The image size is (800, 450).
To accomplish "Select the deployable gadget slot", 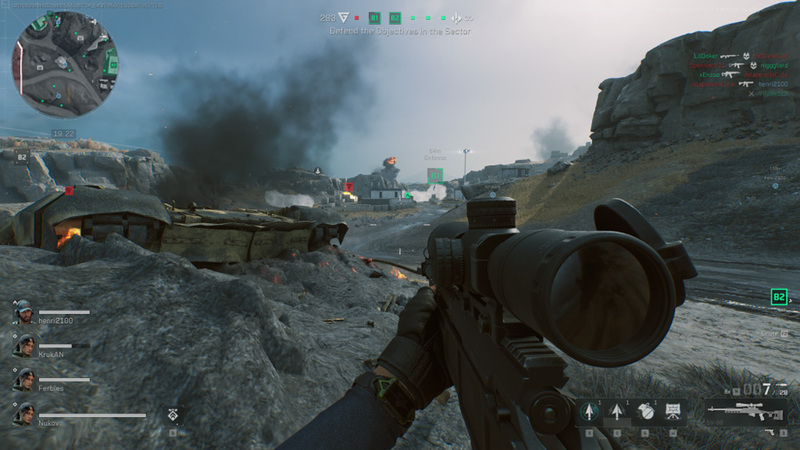I will point(673,411).
